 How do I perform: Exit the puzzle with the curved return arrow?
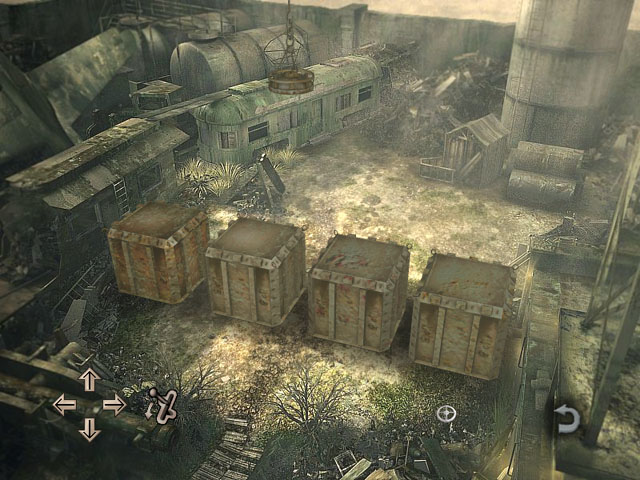[x=567, y=418]
